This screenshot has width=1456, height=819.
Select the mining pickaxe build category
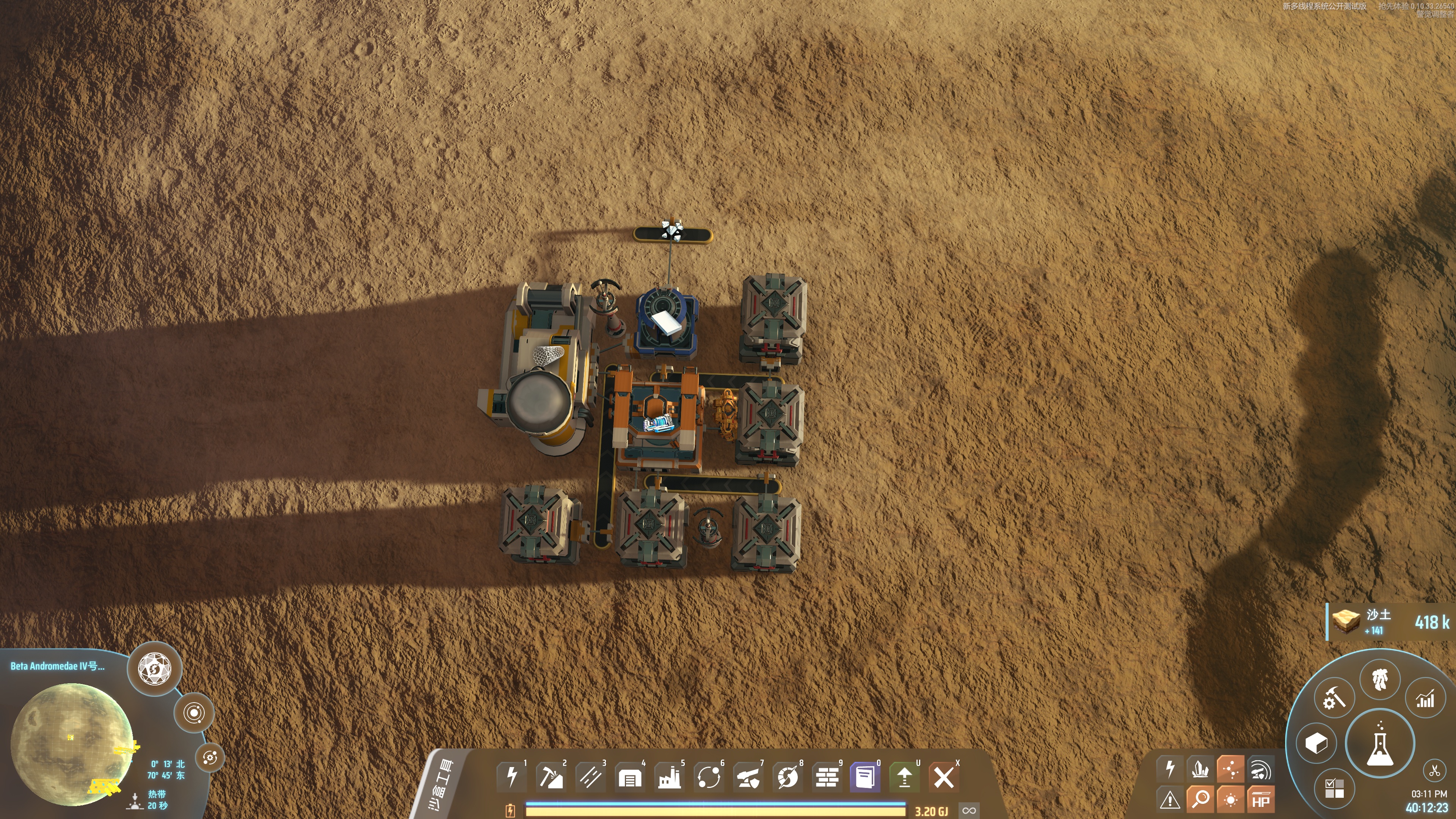[x=551, y=777]
